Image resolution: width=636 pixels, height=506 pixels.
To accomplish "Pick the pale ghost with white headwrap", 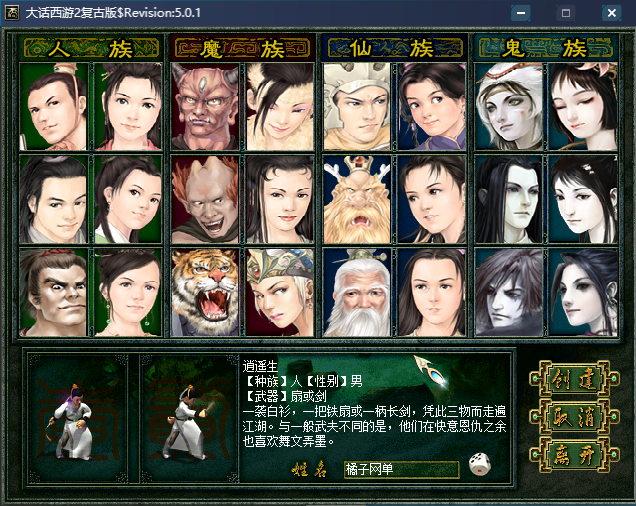I will [509, 107].
